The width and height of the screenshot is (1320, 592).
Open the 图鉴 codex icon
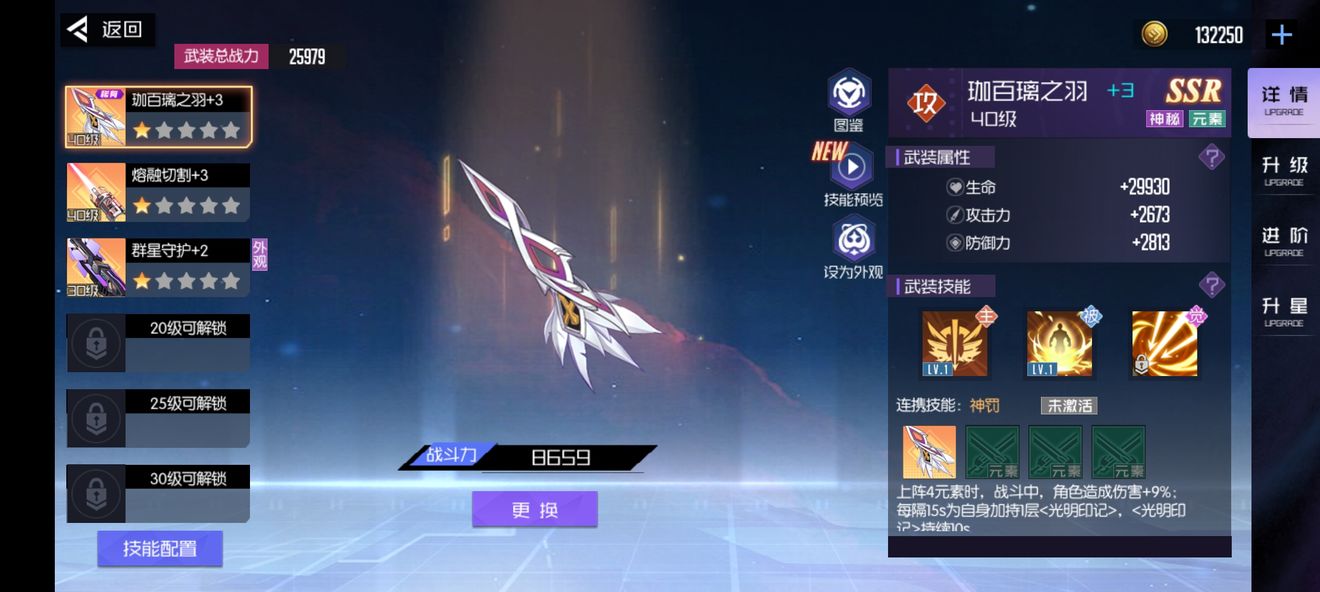[x=849, y=100]
